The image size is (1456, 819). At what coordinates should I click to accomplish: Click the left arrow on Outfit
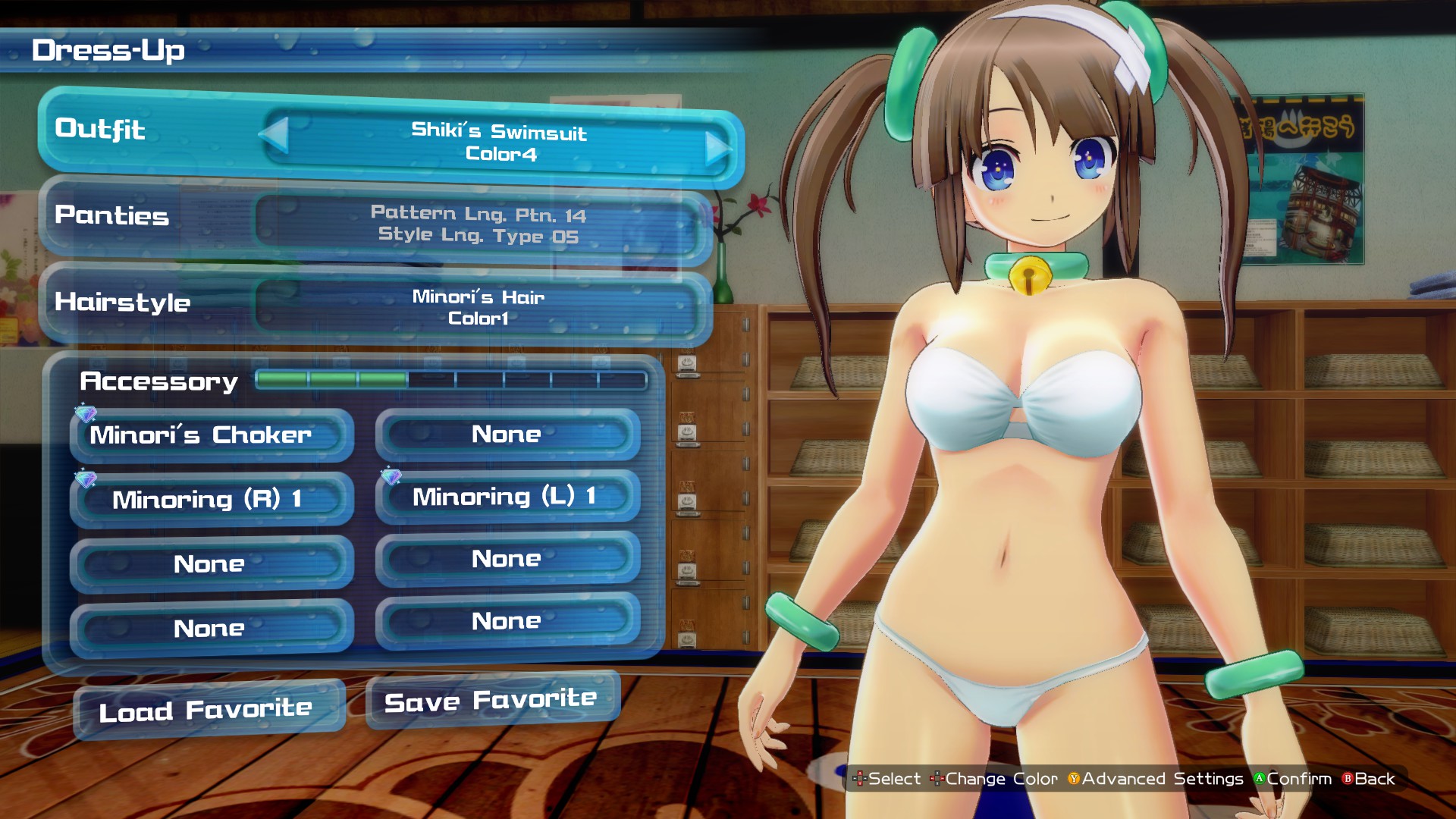point(275,134)
